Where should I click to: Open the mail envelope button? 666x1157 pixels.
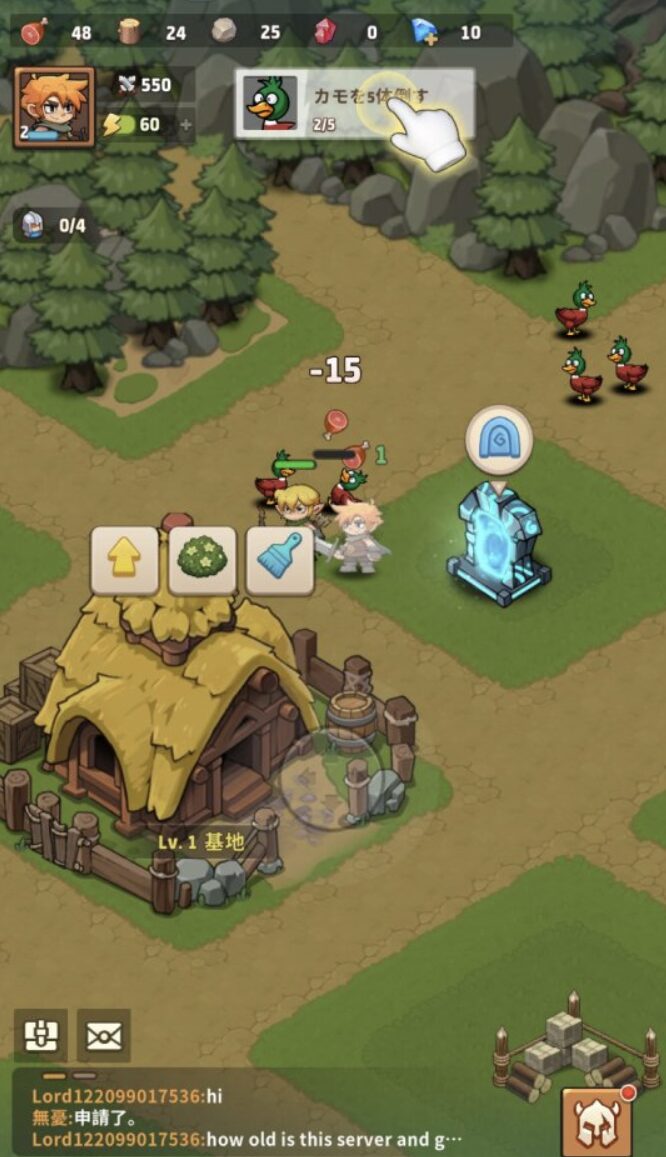(103, 1035)
